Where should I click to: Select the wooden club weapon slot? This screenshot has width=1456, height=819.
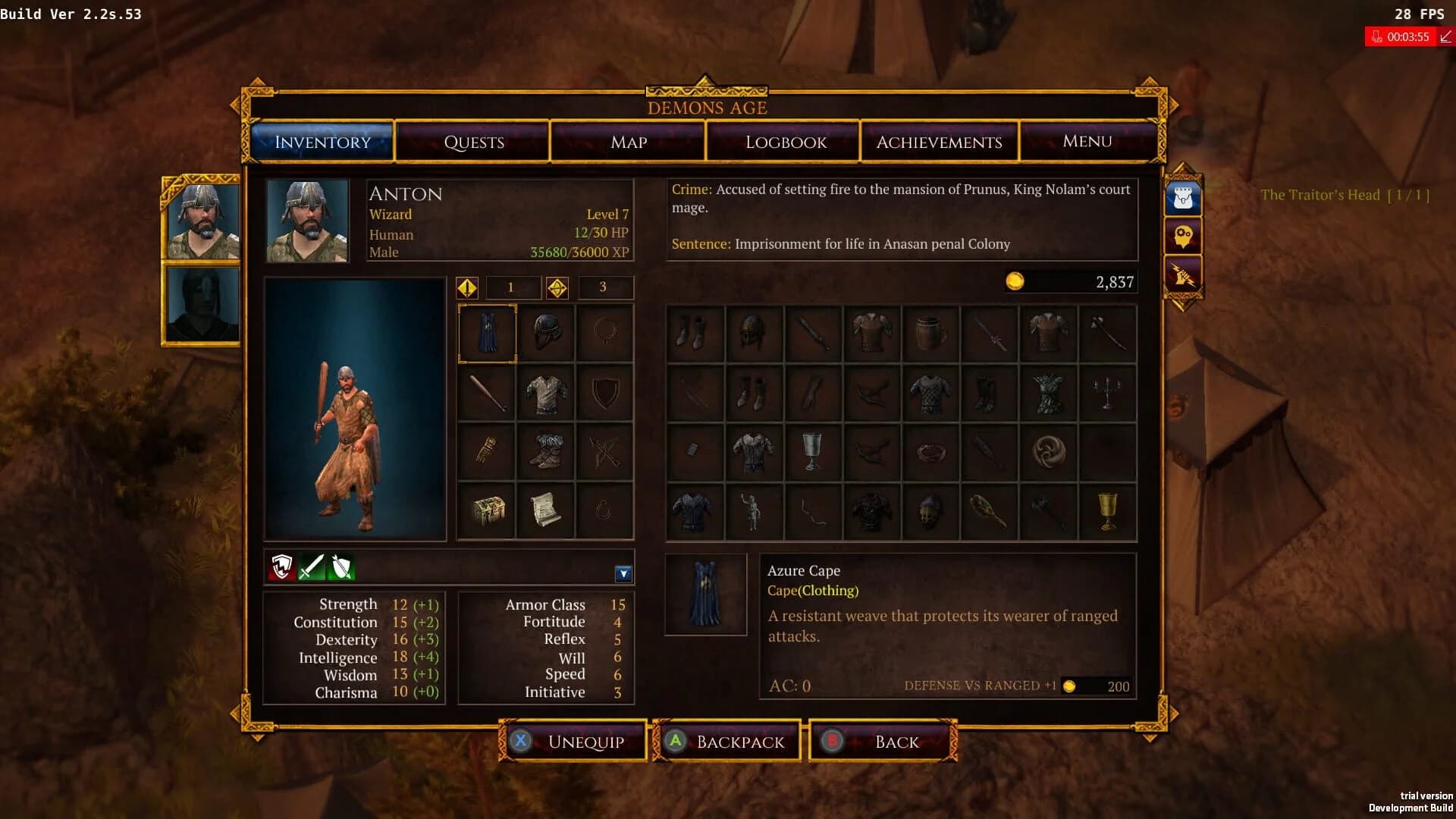click(x=486, y=392)
